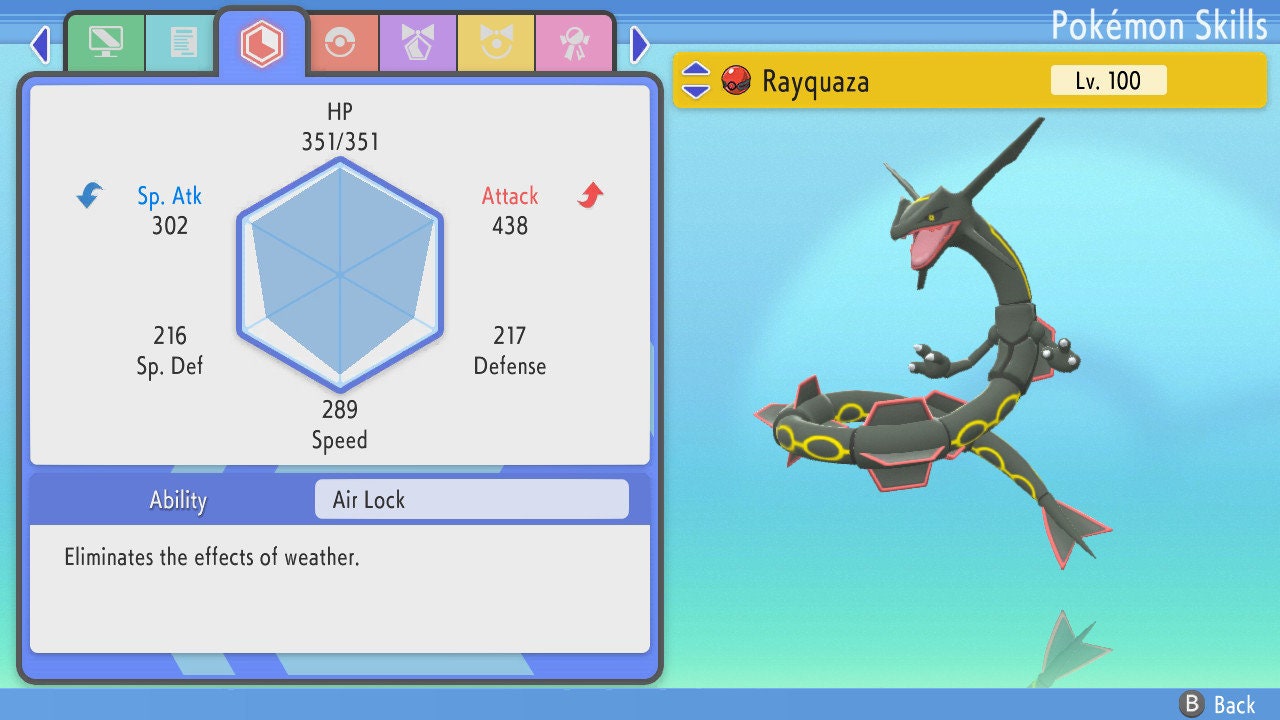Image resolution: width=1280 pixels, height=720 pixels.
Task: Switch to the purple bow tab
Action: 418,43
